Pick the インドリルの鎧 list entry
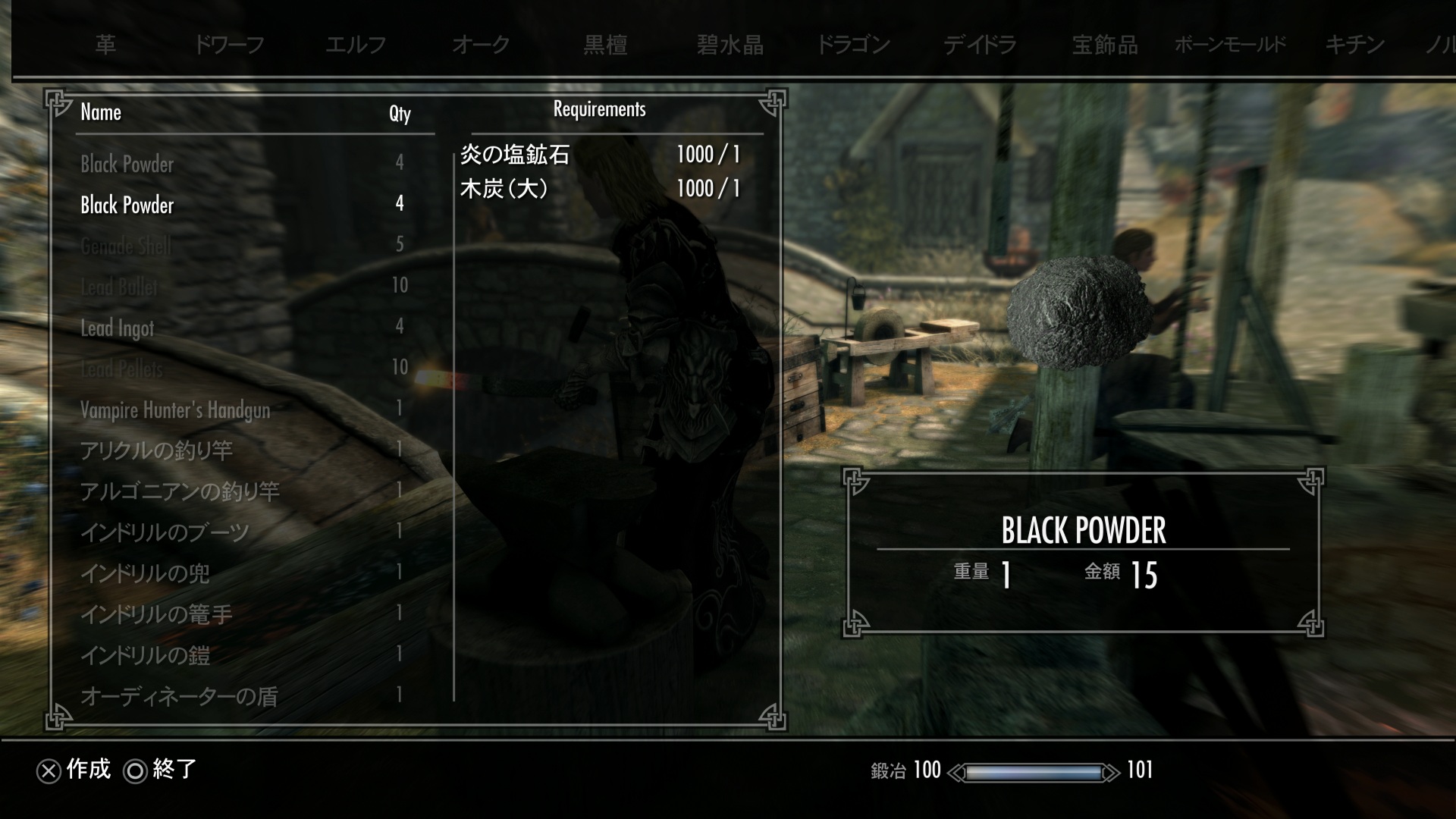Screen dimensions: 1456x819 pos(145,655)
